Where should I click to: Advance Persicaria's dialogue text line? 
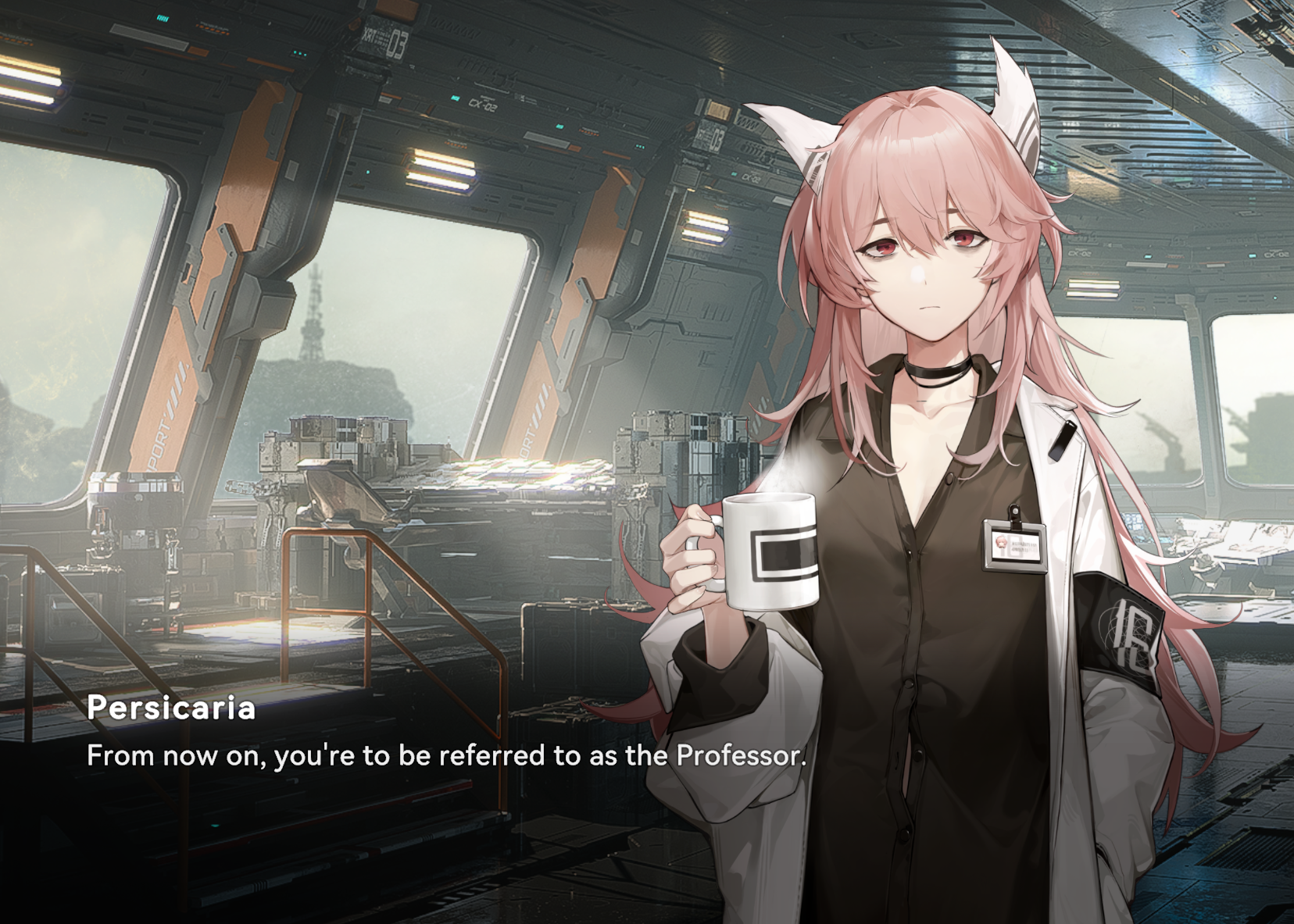[445, 756]
